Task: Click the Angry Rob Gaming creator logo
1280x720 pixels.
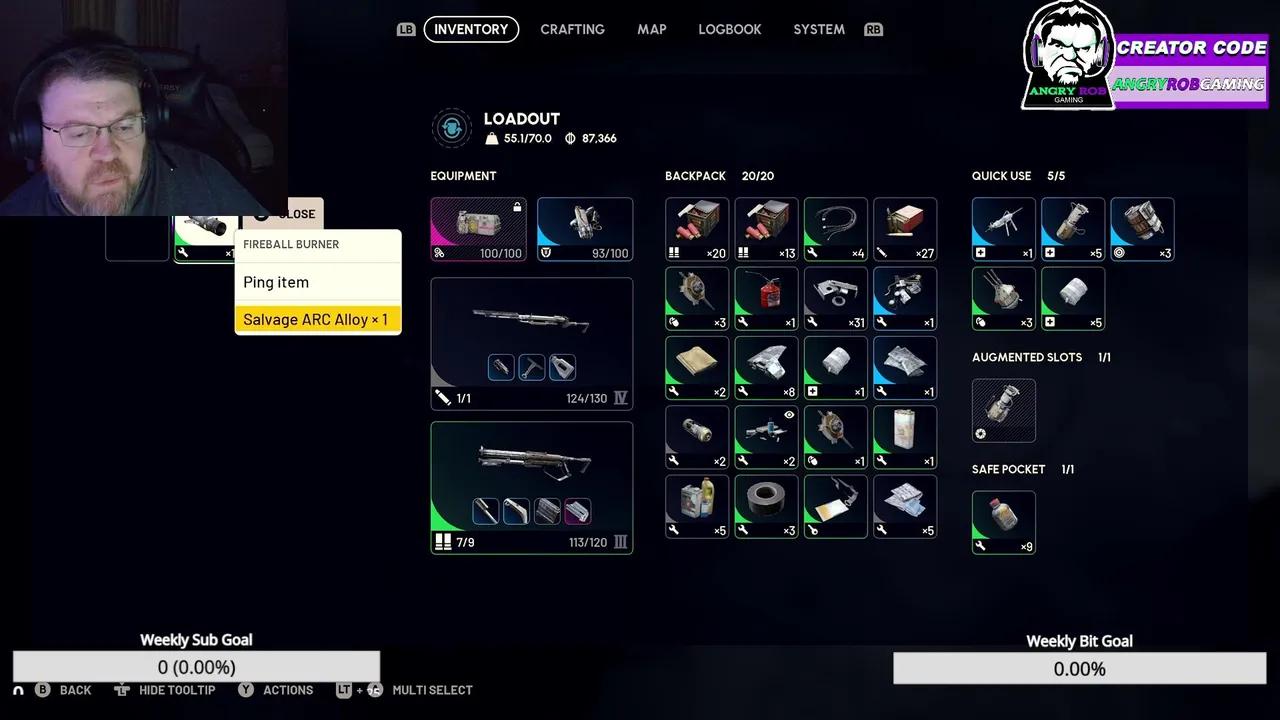Action: [x=1068, y=56]
